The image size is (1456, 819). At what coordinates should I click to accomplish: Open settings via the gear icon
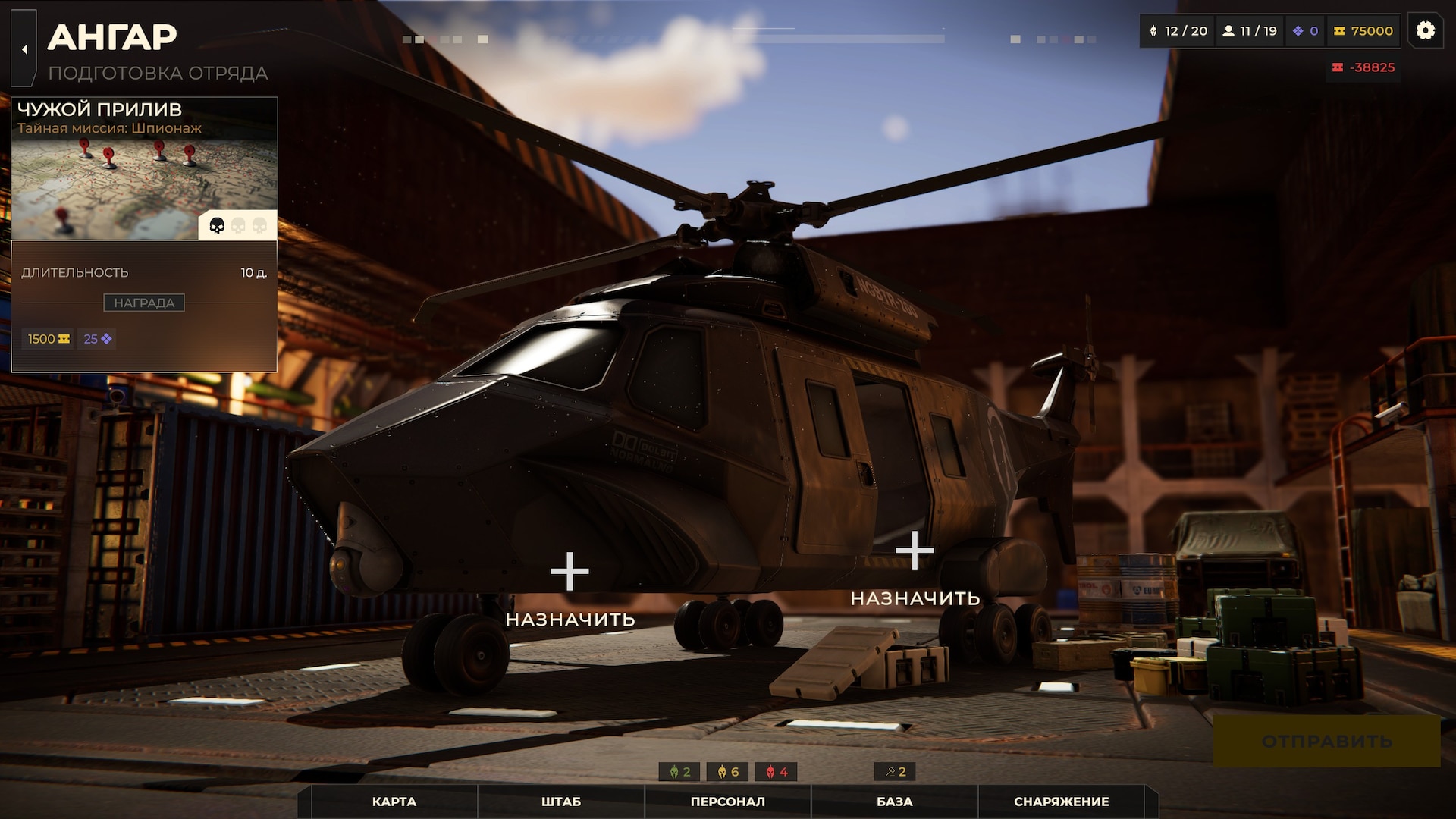(1425, 30)
